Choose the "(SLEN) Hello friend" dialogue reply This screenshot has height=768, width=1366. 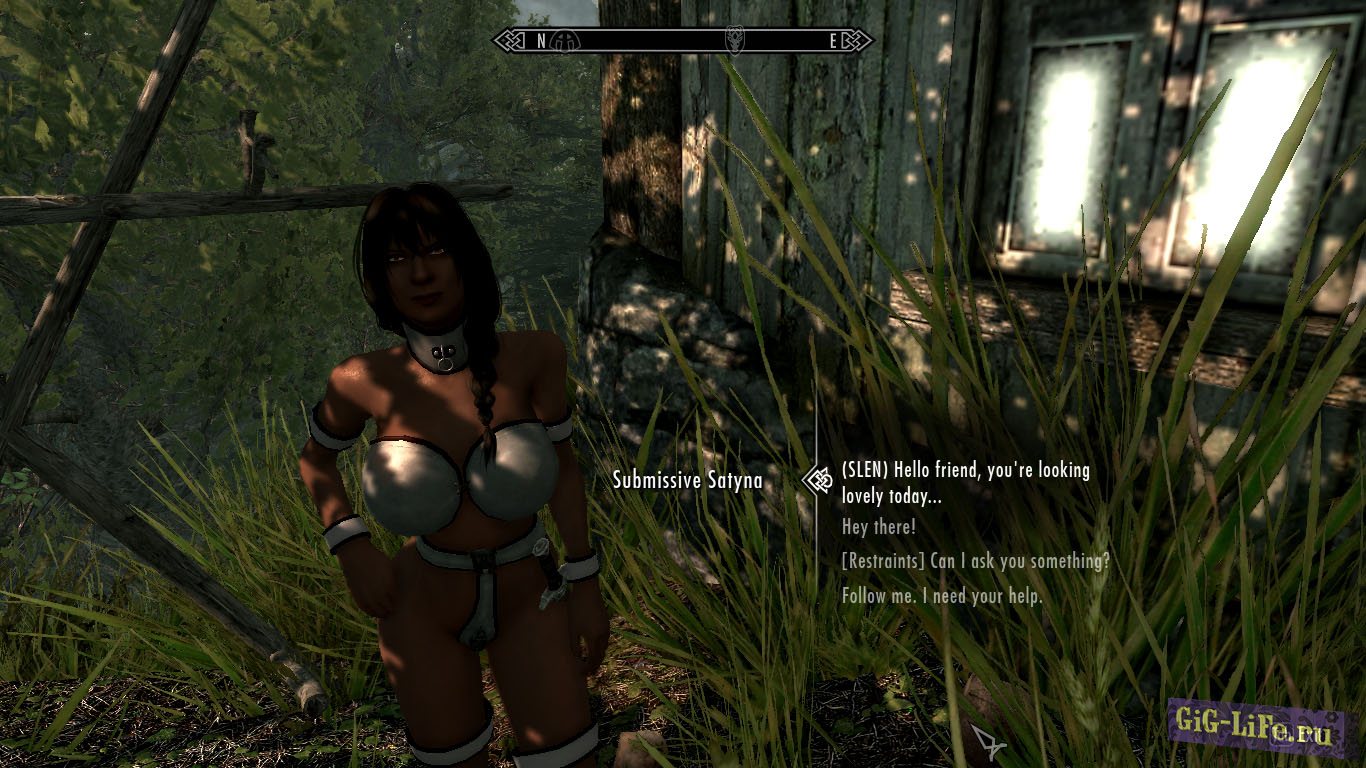click(x=965, y=481)
